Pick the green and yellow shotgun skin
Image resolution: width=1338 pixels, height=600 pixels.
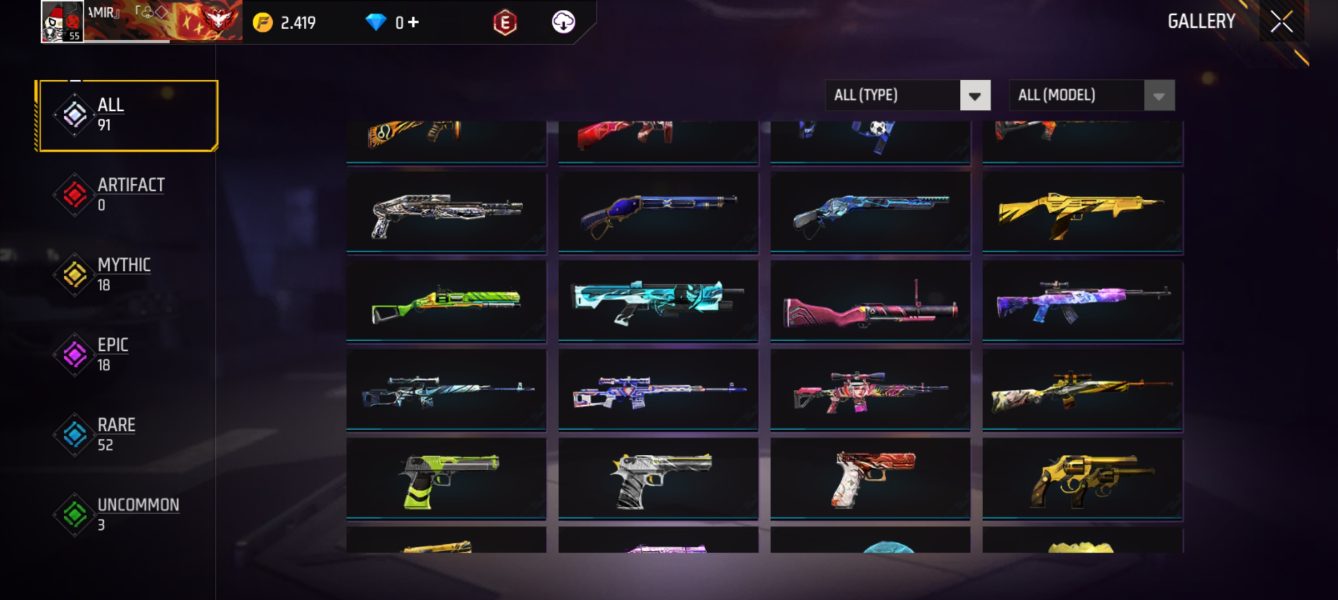446,299
